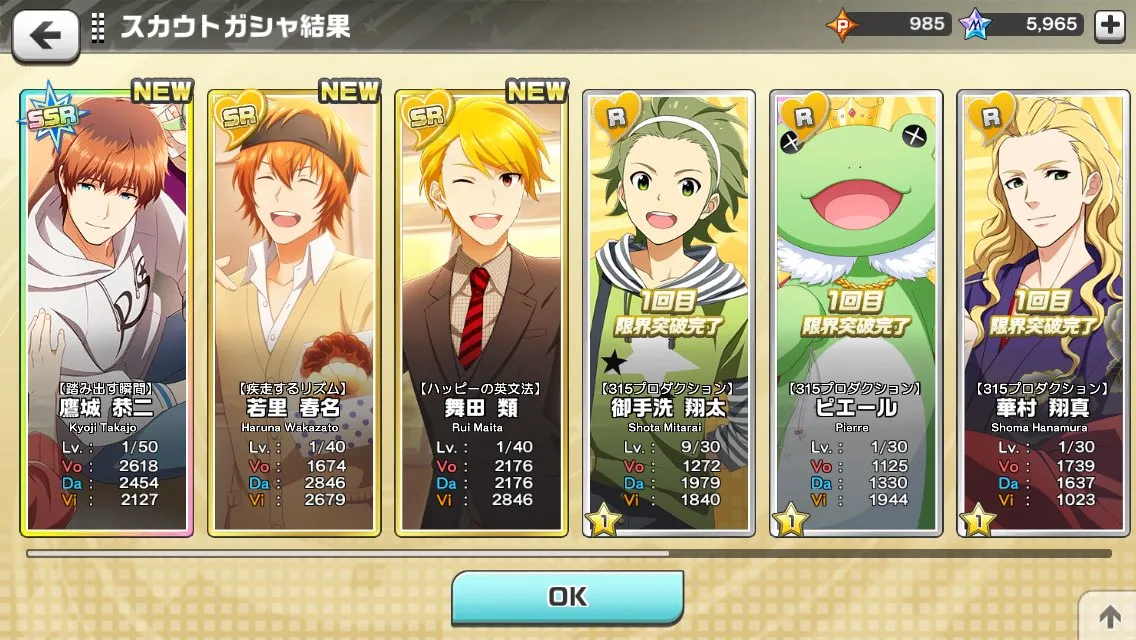Inspect the R Pierre frog costume card
This screenshot has height=640, width=1136.
pyautogui.click(x=857, y=310)
